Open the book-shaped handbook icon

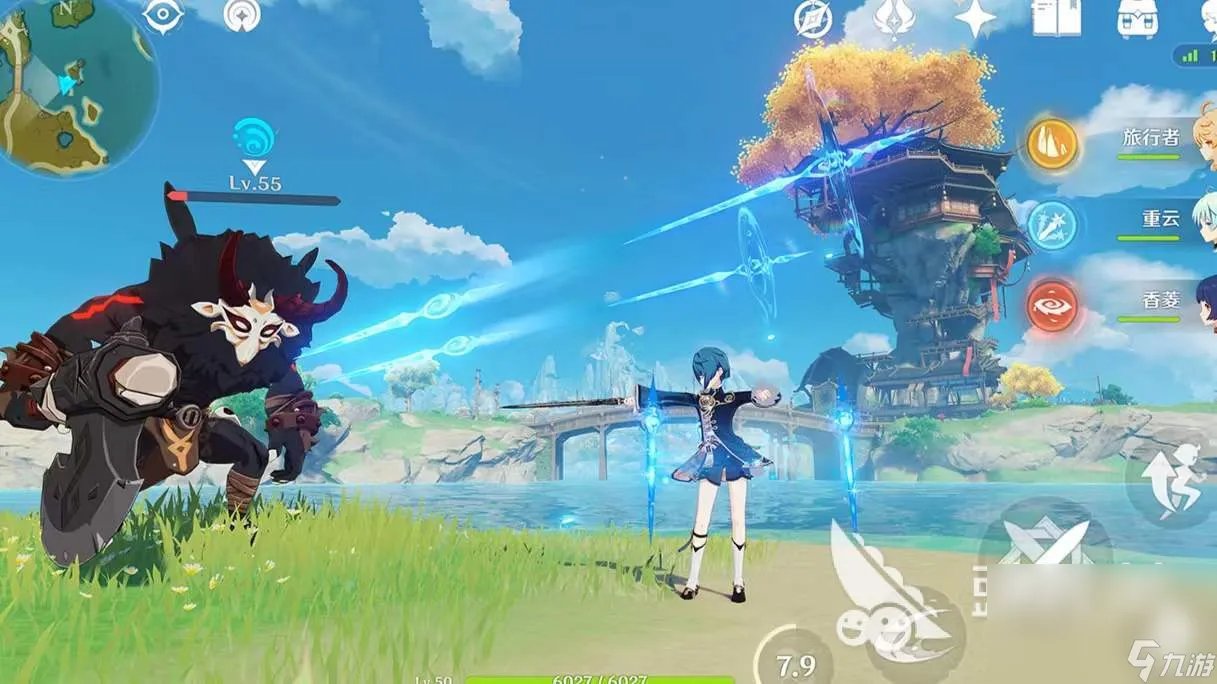(1056, 18)
